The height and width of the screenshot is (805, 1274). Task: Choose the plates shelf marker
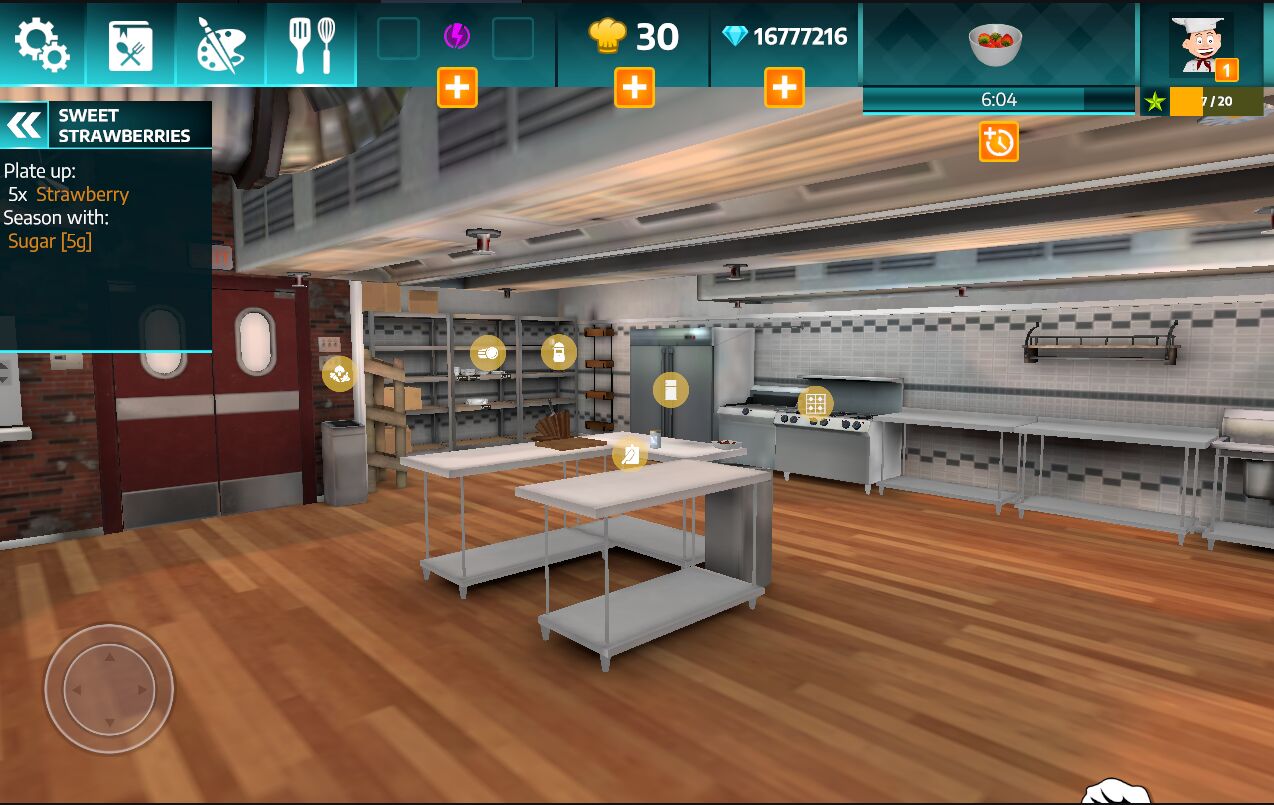[x=488, y=353]
